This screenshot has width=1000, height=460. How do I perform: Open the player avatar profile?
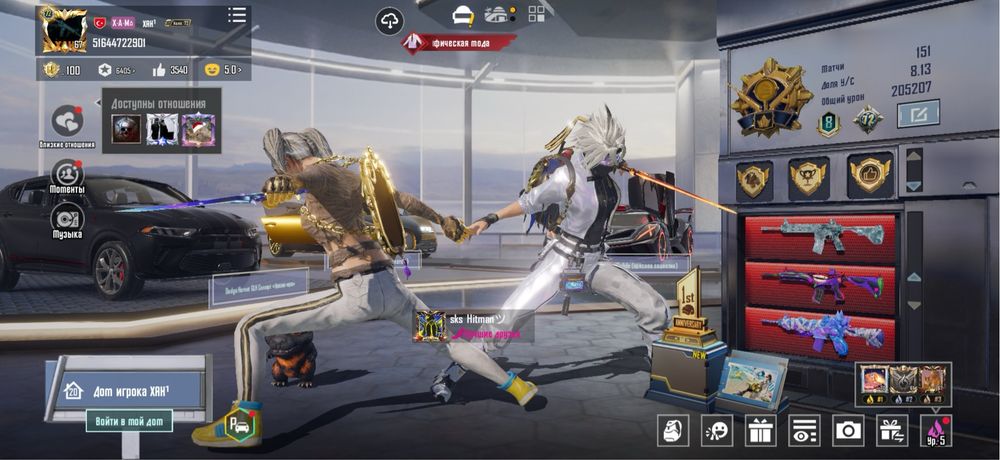(x=63, y=30)
